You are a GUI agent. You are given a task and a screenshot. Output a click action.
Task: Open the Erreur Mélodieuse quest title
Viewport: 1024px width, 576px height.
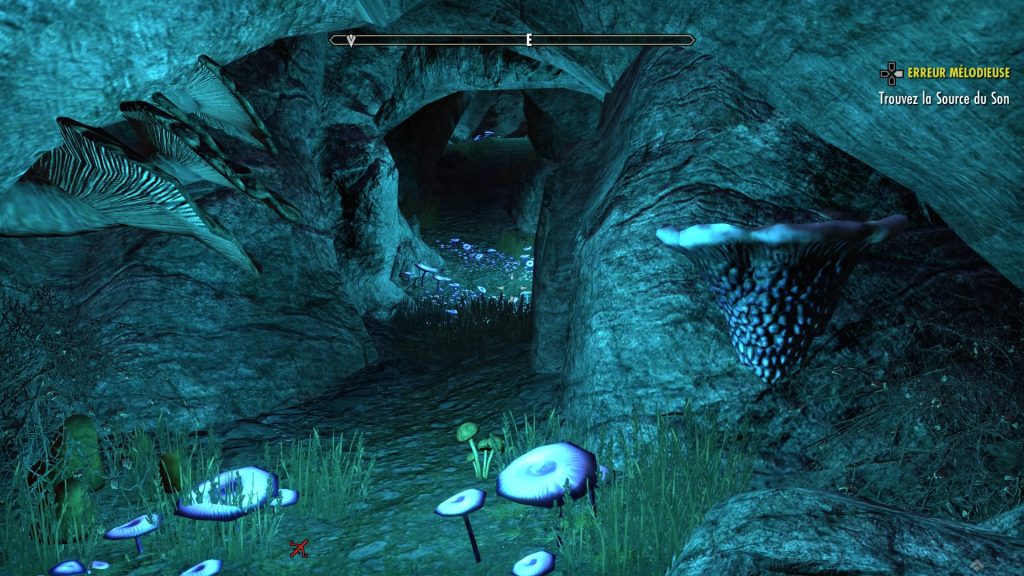(x=958, y=73)
